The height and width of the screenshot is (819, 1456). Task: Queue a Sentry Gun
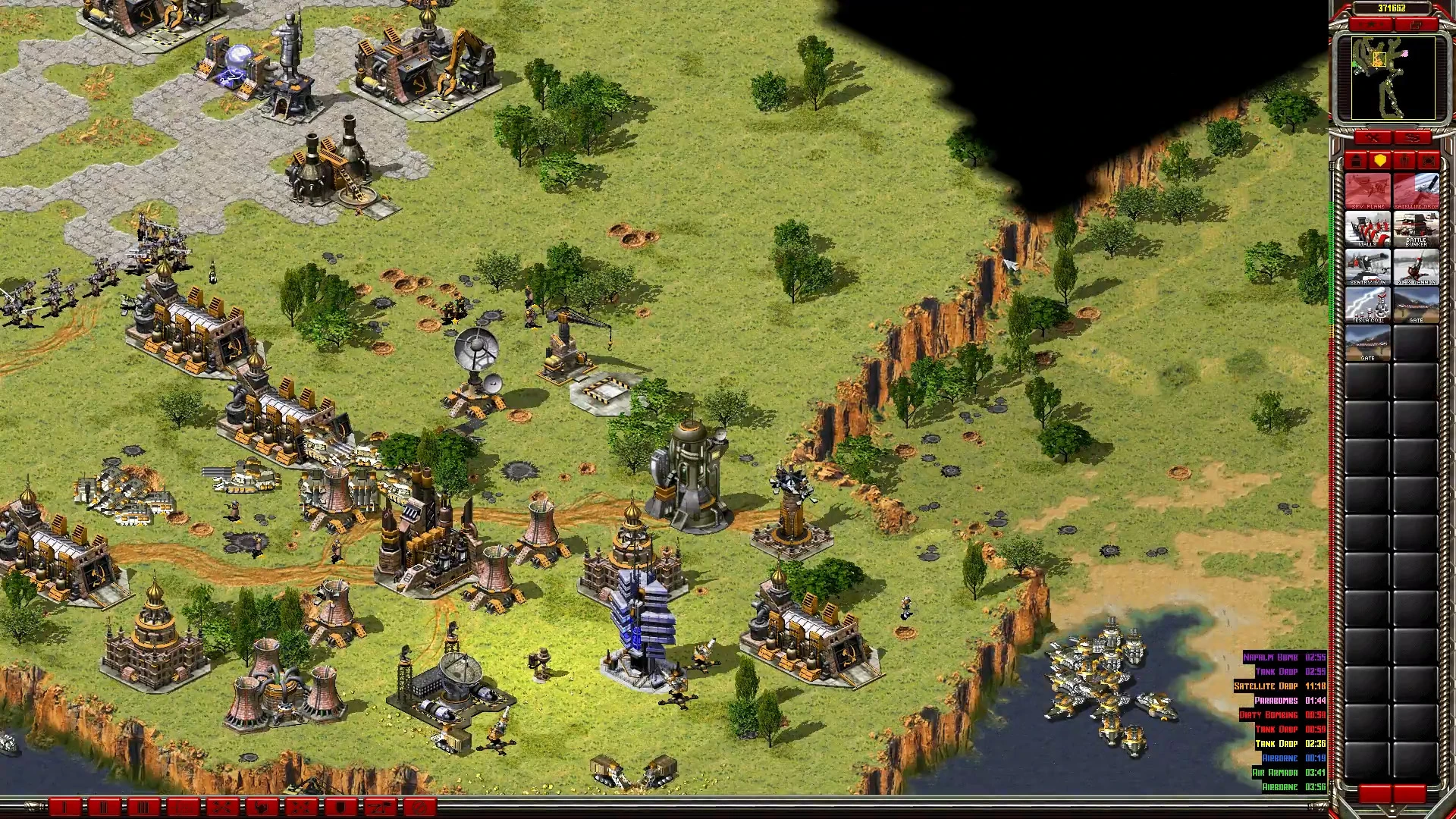pos(1367,267)
